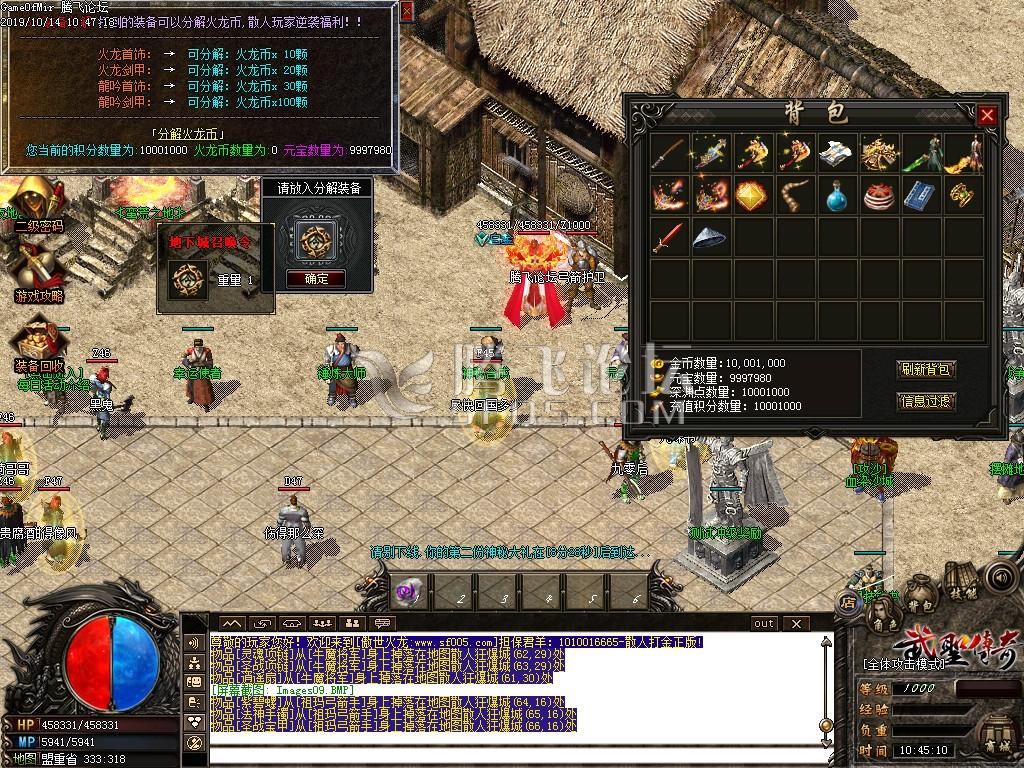The width and height of the screenshot is (1024, 768).
Task: Select the equipment in the decompose slot
Action: (316, 238)
